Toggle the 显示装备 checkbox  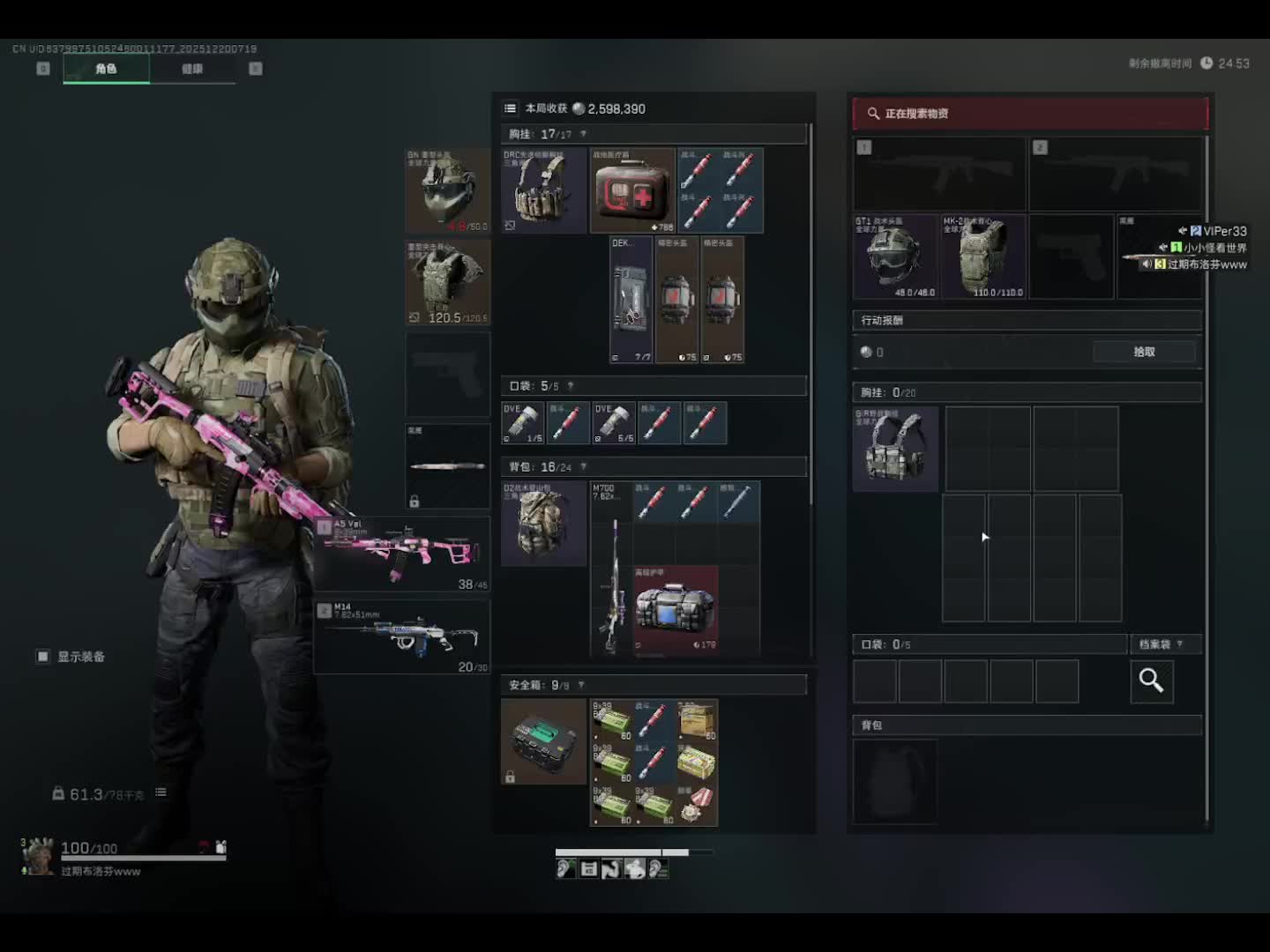pyautogui.click(x=43, y=657)
